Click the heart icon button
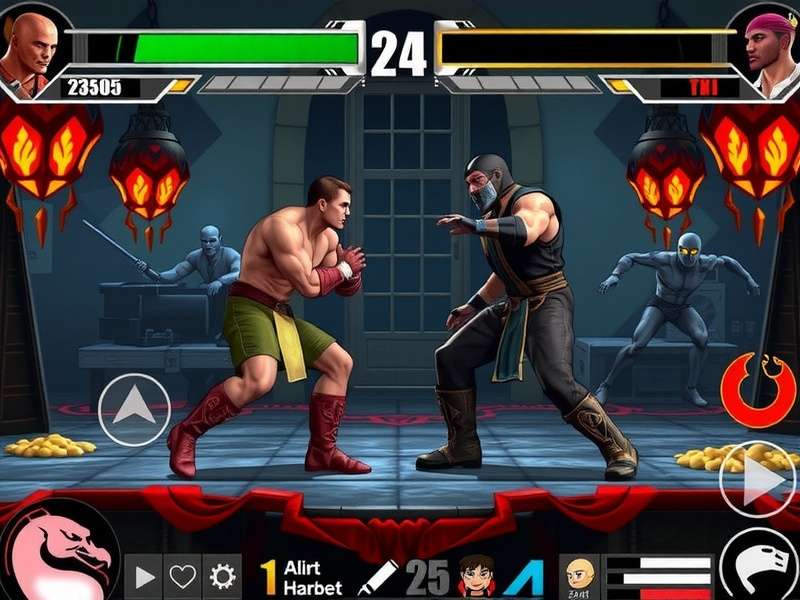This screenshot has height=600, width=800. (182, 577)
